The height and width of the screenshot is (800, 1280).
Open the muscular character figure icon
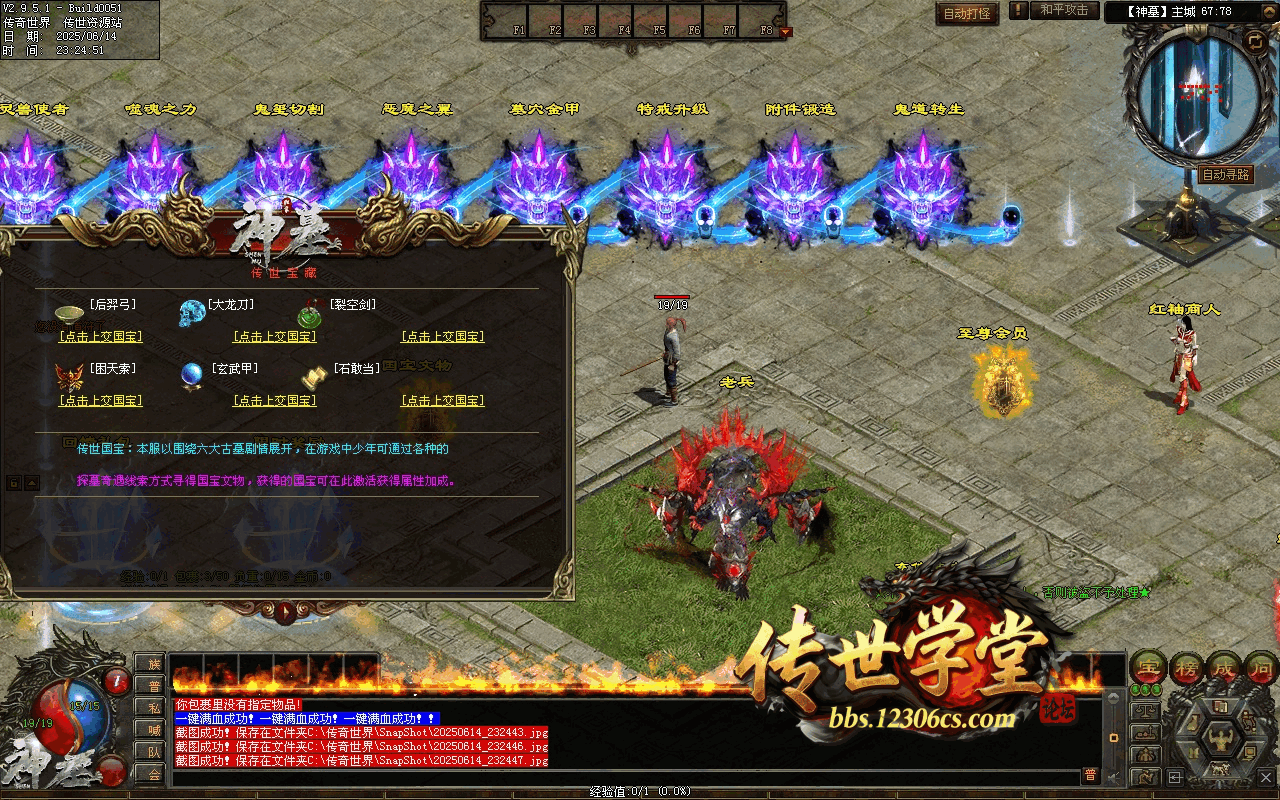1221,738
